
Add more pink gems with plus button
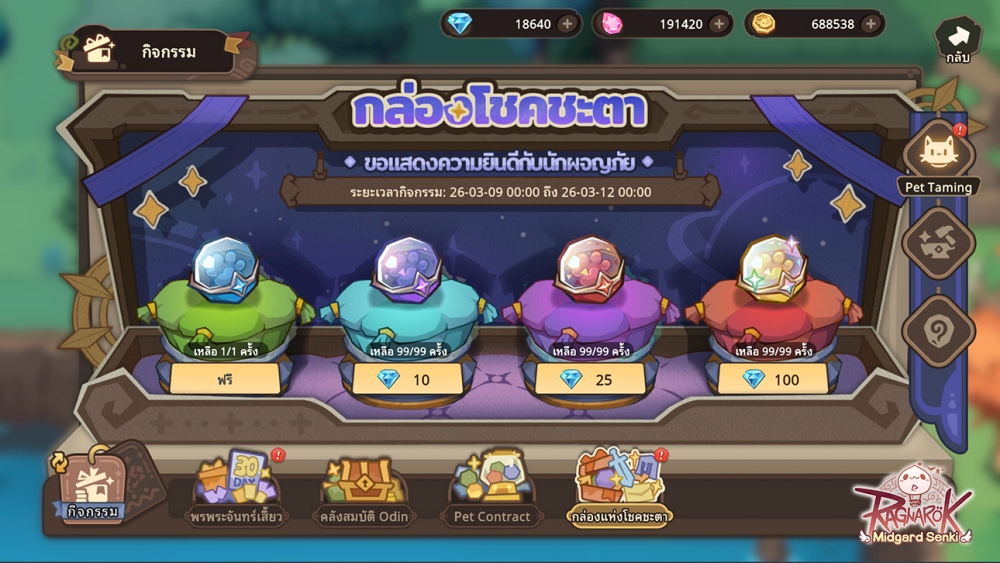(x=719, y=24)
